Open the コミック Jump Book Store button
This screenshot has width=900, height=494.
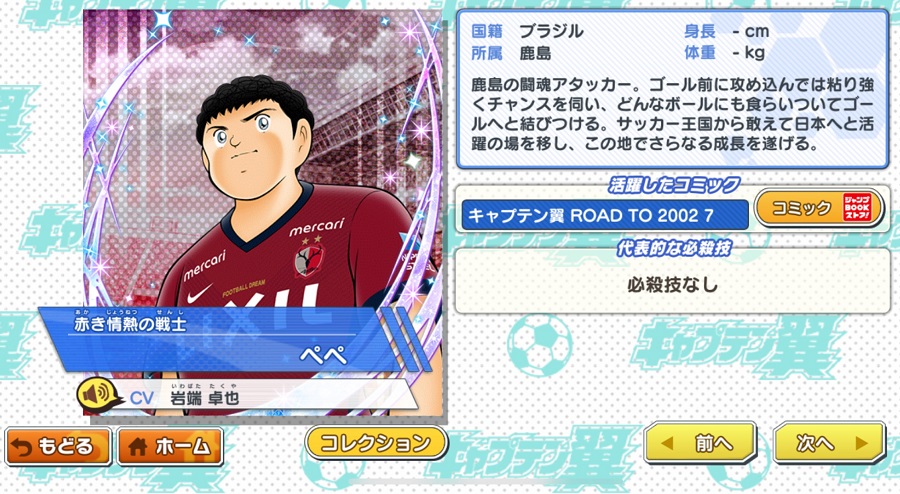click(x=818, y=209)
